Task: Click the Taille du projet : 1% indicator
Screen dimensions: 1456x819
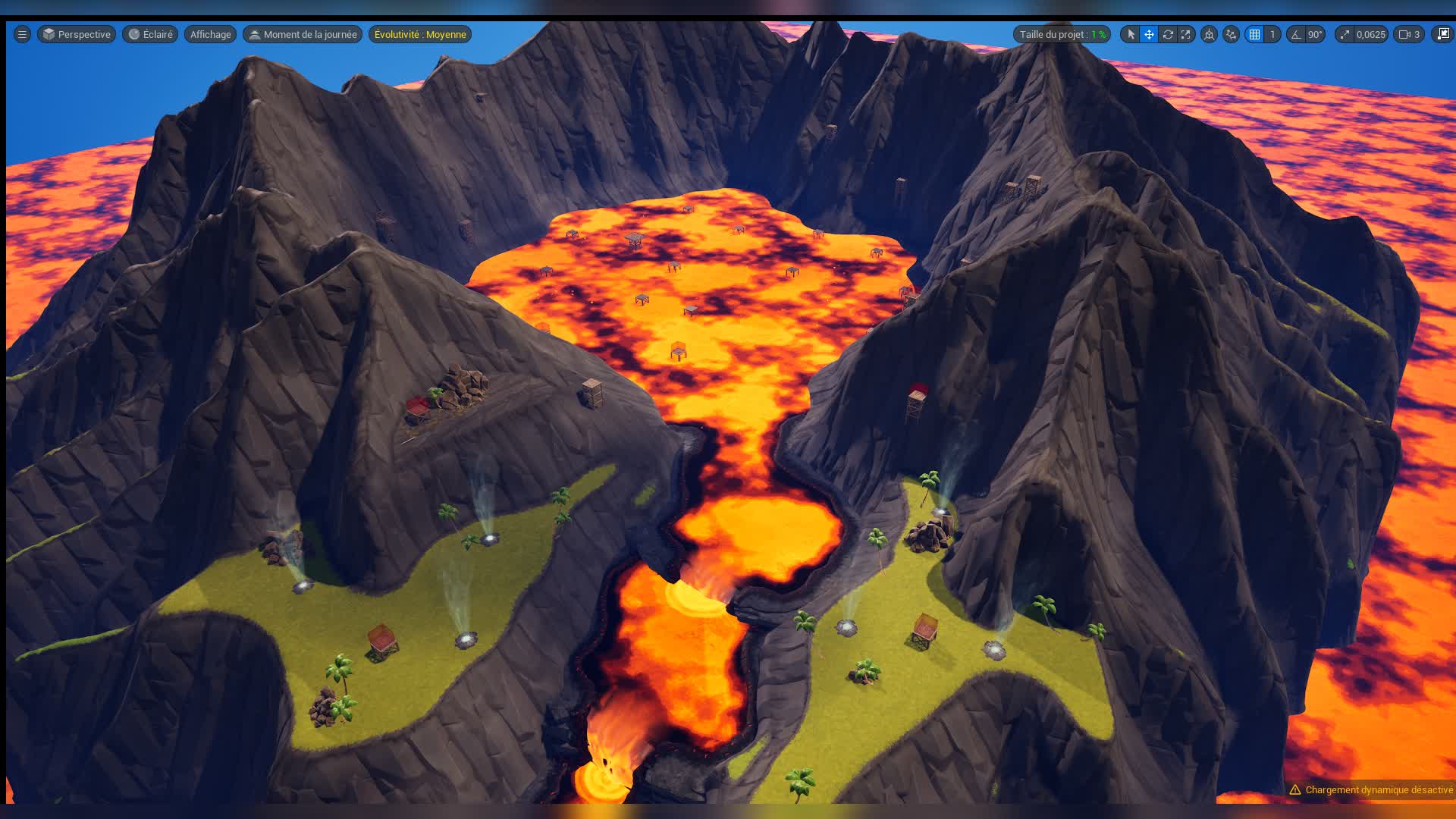Action: click(x=1061, y=34)
